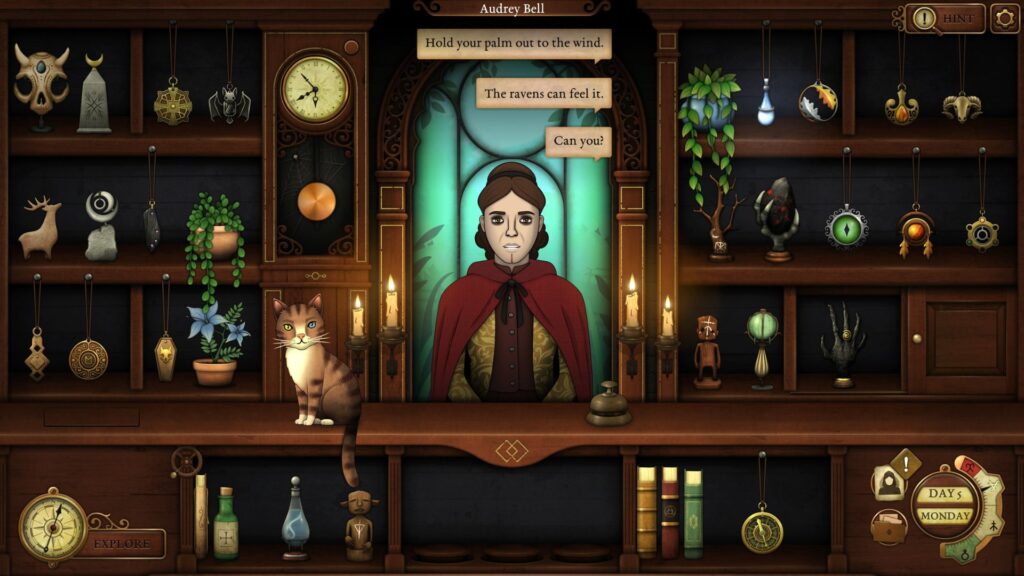Select the compass pendant on the bottom shelf
1024x576 pixels.
click(x=762, y=528)
